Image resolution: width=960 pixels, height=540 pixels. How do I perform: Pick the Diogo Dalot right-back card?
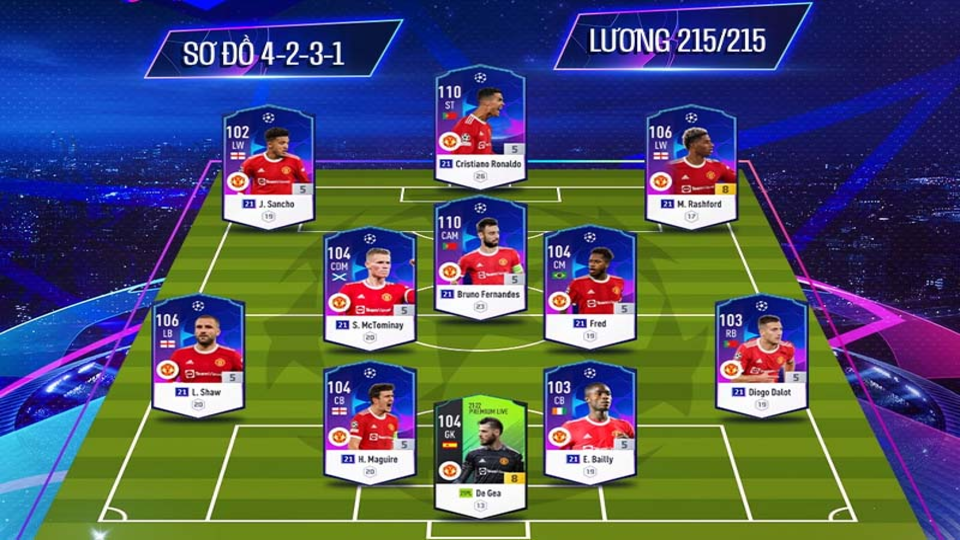click(x=761, y=355)
